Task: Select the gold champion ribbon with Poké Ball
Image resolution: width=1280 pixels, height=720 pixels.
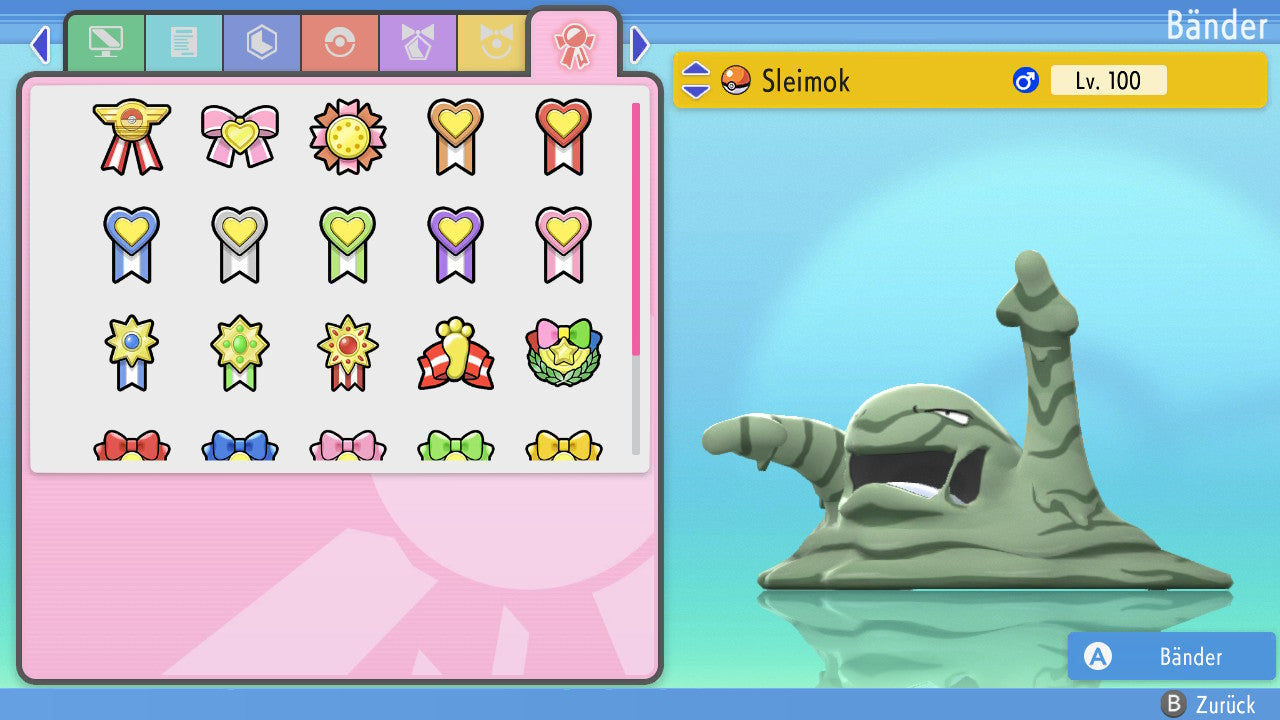Action: [131, 136]
